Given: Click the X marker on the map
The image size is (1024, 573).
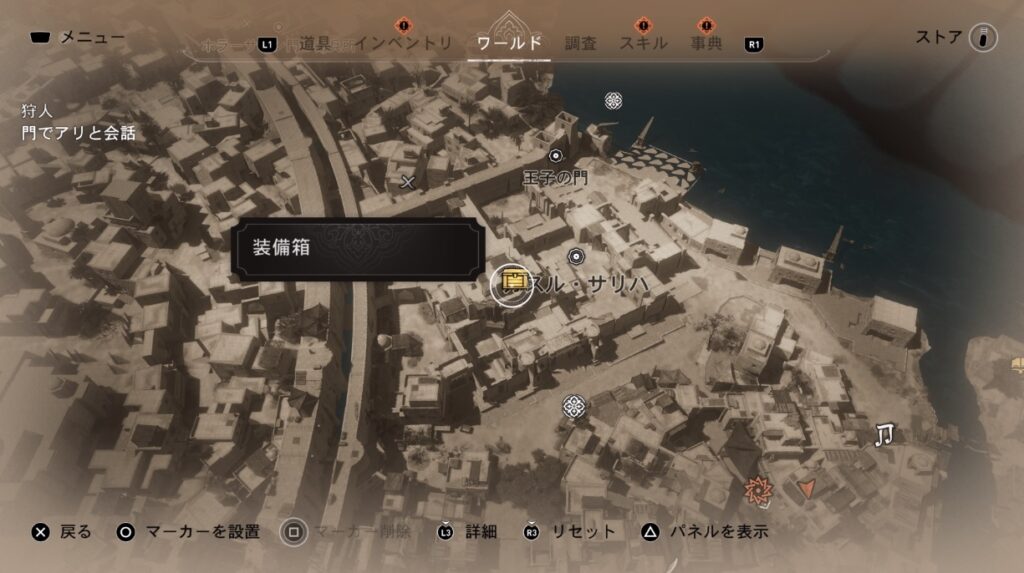Looking at the screenshot, I should click(x=407, y=182).
